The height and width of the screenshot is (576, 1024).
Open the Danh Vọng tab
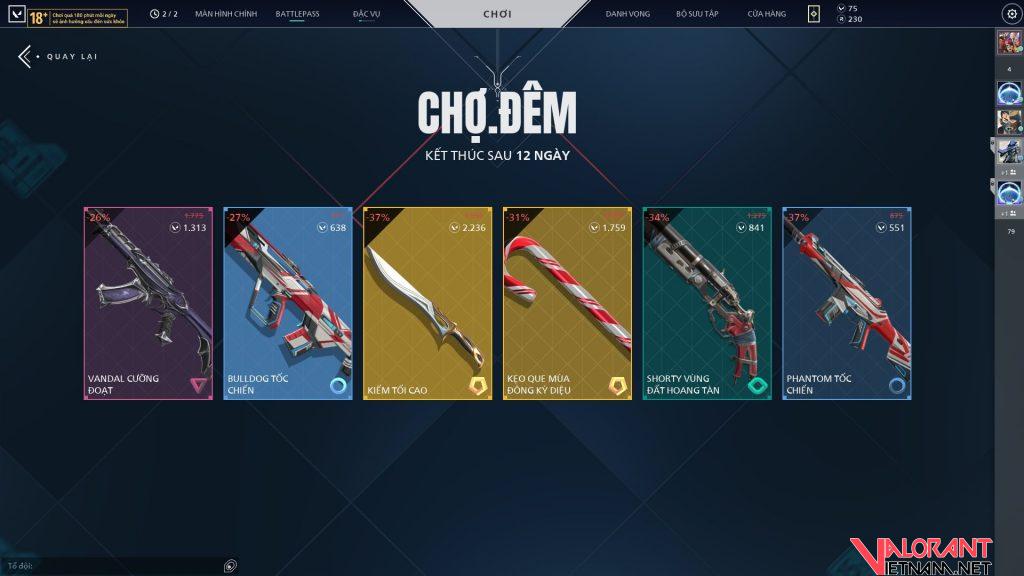click(628, 14)
